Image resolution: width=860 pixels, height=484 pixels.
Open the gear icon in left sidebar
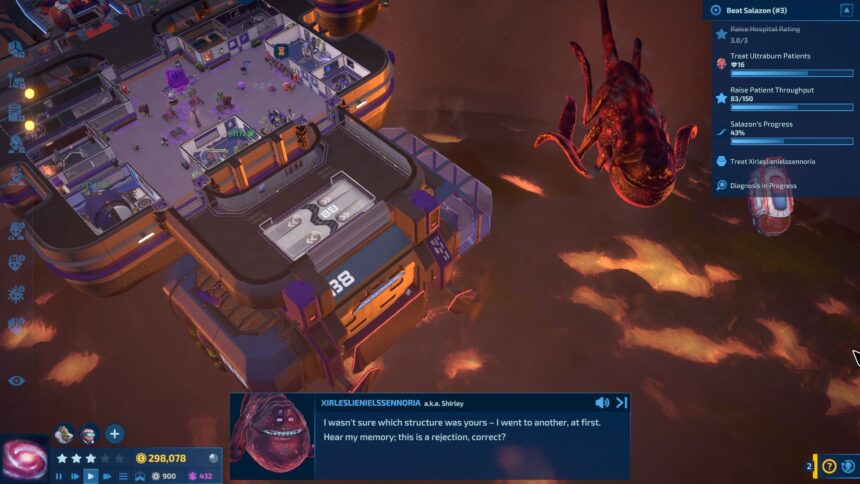[16, 294]
